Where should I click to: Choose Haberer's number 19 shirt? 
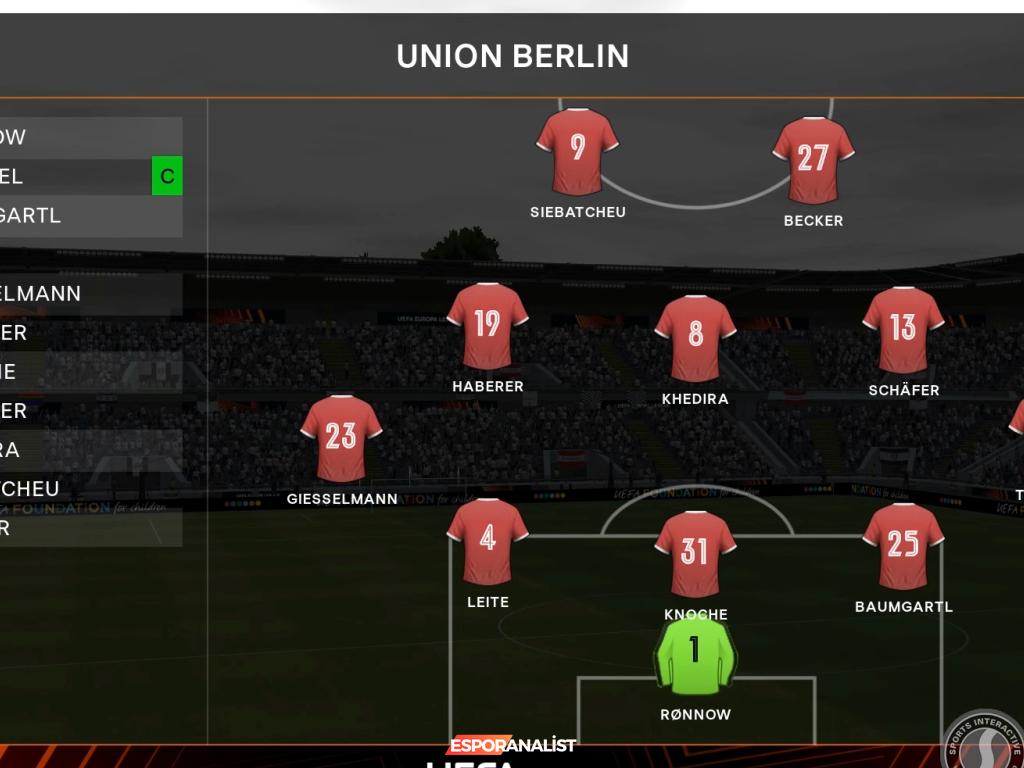click(x=487, y=326)
